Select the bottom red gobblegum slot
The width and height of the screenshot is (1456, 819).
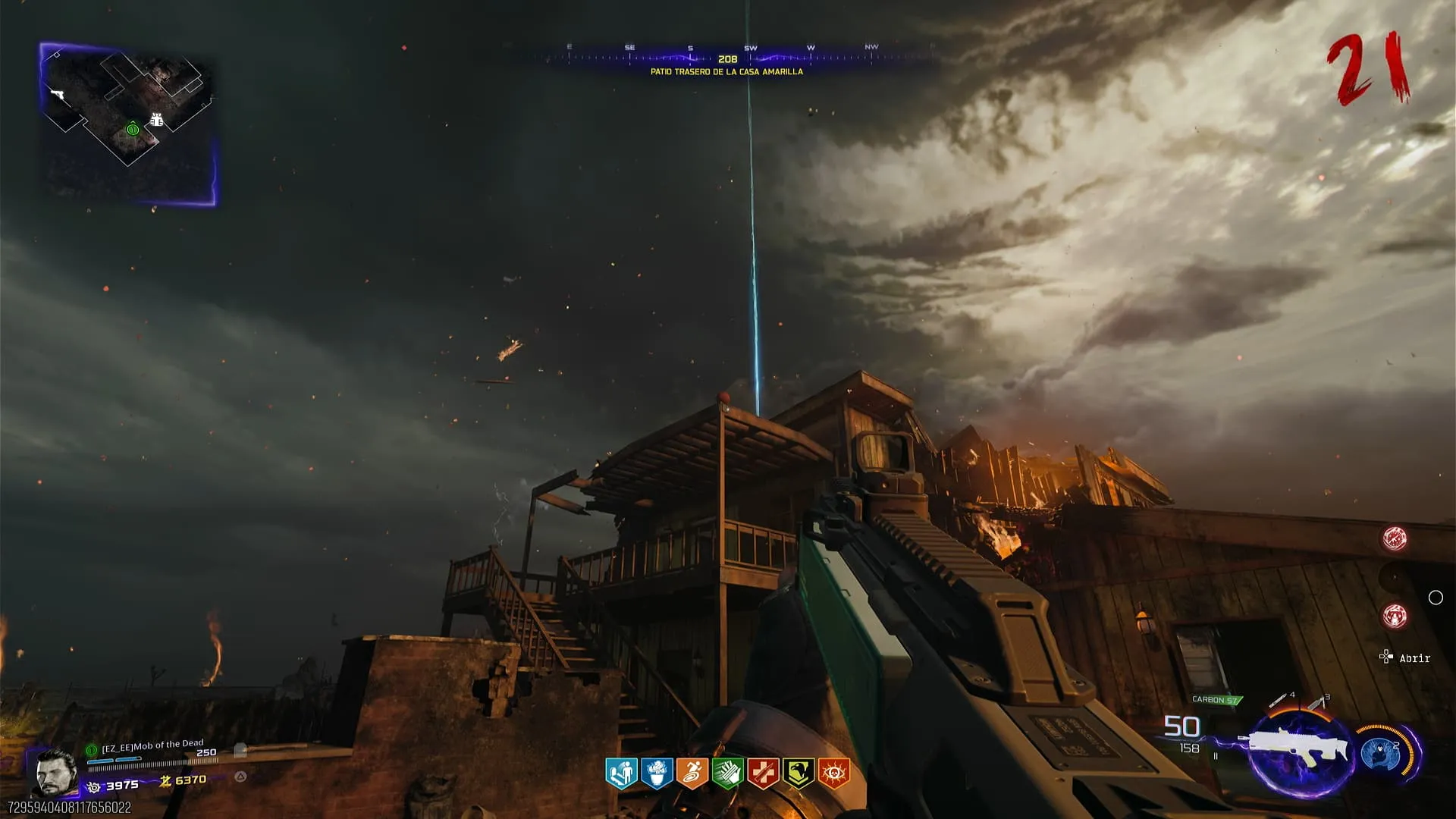pyautogui.click(x=1395, y=616)
